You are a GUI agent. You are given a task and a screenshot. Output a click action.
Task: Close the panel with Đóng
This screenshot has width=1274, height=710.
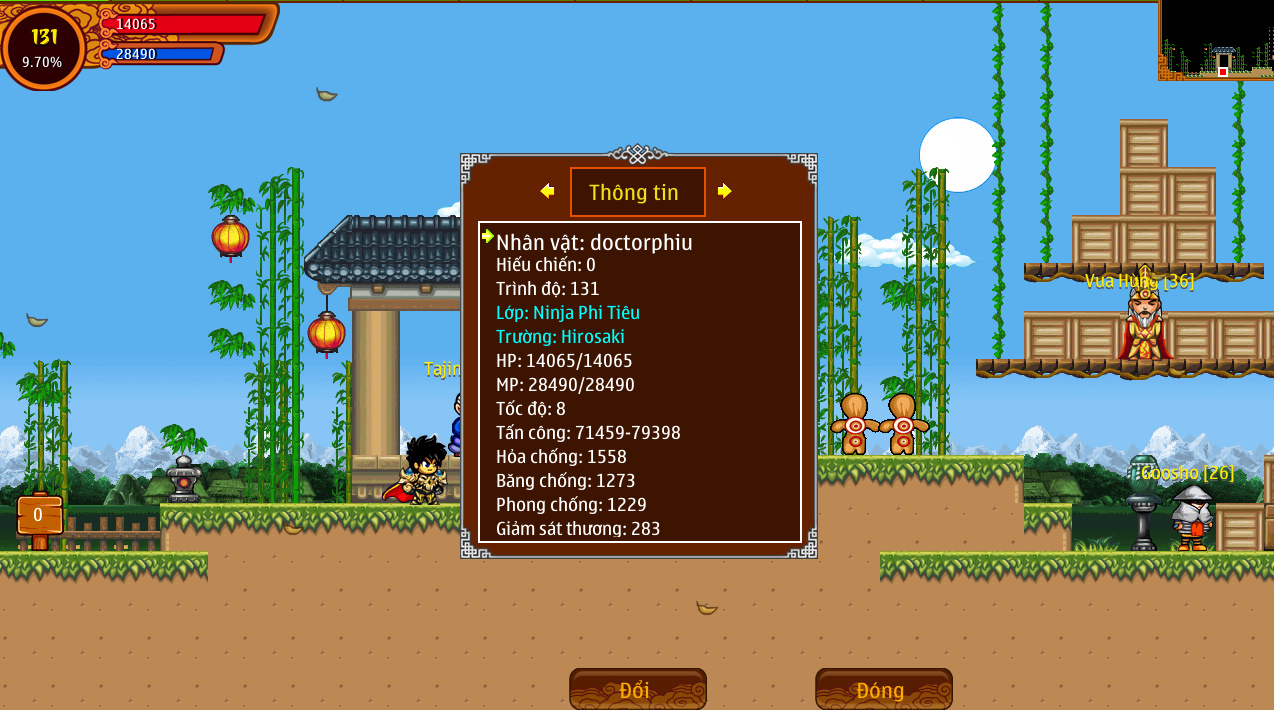point(883,690)
